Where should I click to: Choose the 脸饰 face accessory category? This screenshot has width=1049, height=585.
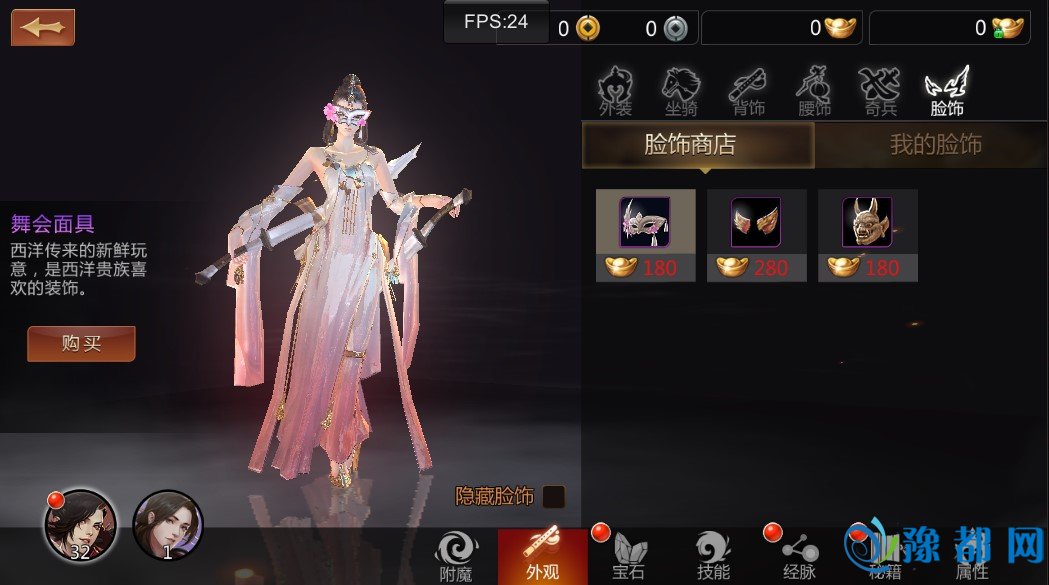tap(946, 92)
